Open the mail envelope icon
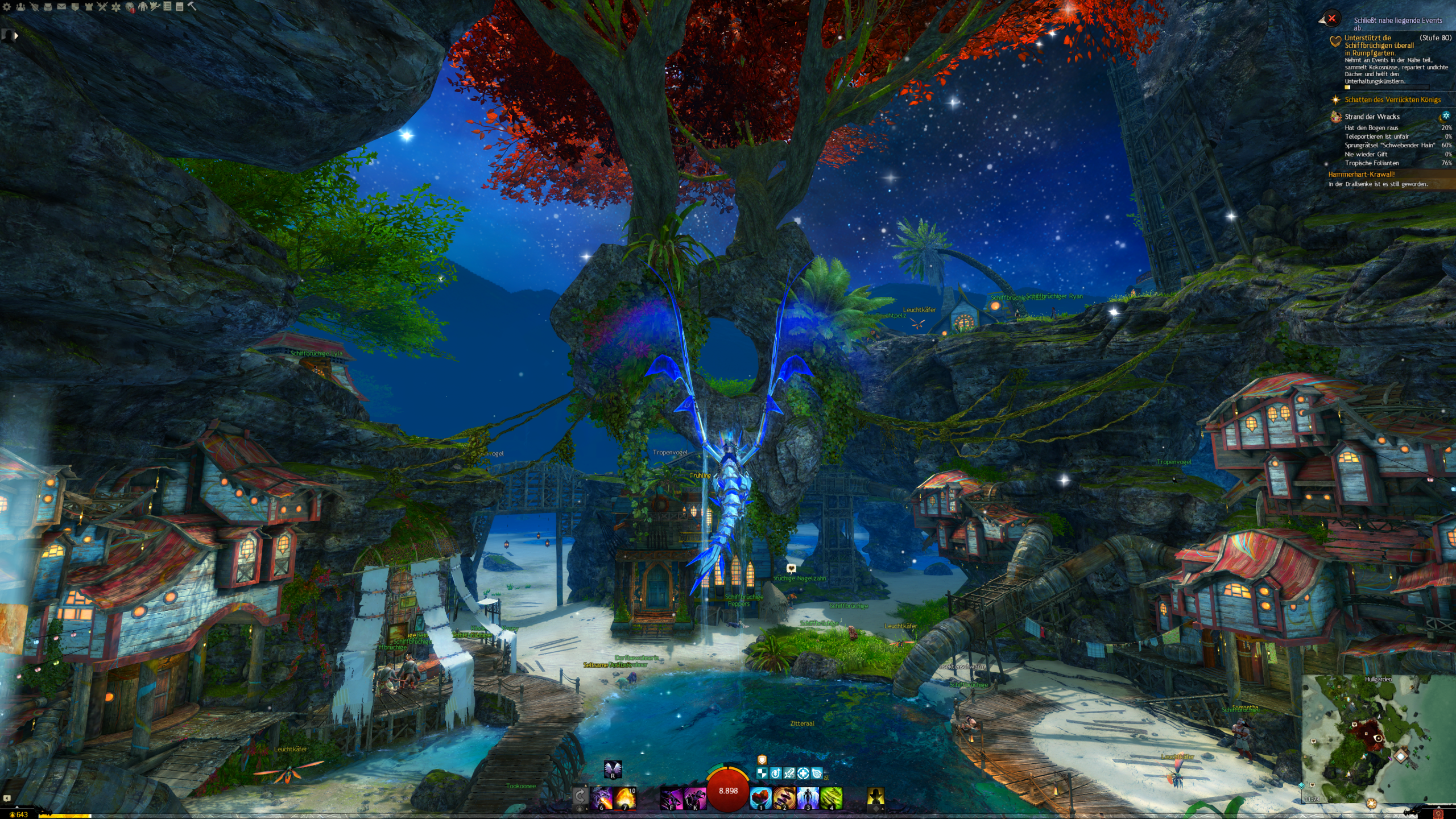Viewport: 1456px width, 819px height. tap(61, 7)
